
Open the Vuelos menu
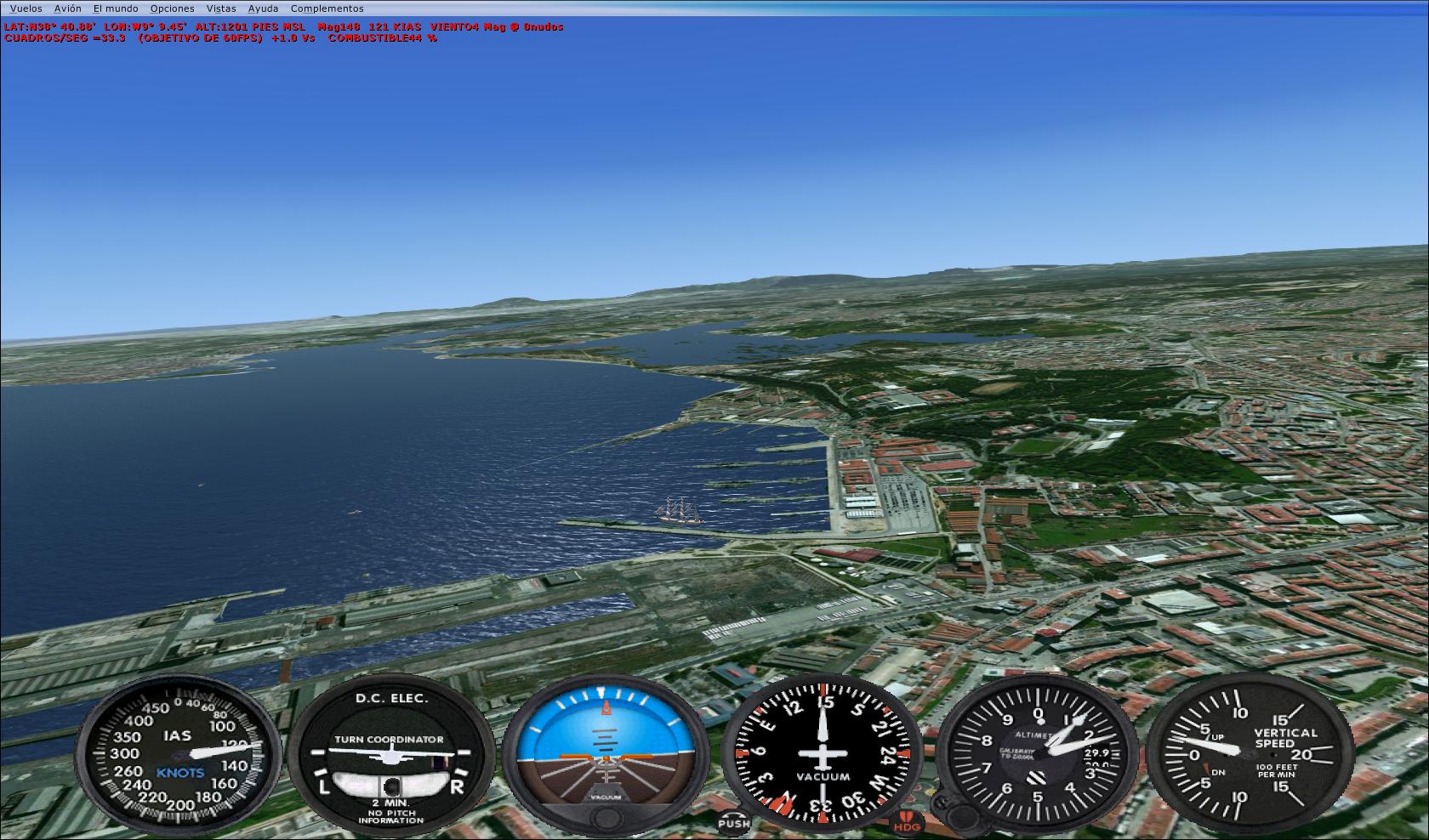26,9
